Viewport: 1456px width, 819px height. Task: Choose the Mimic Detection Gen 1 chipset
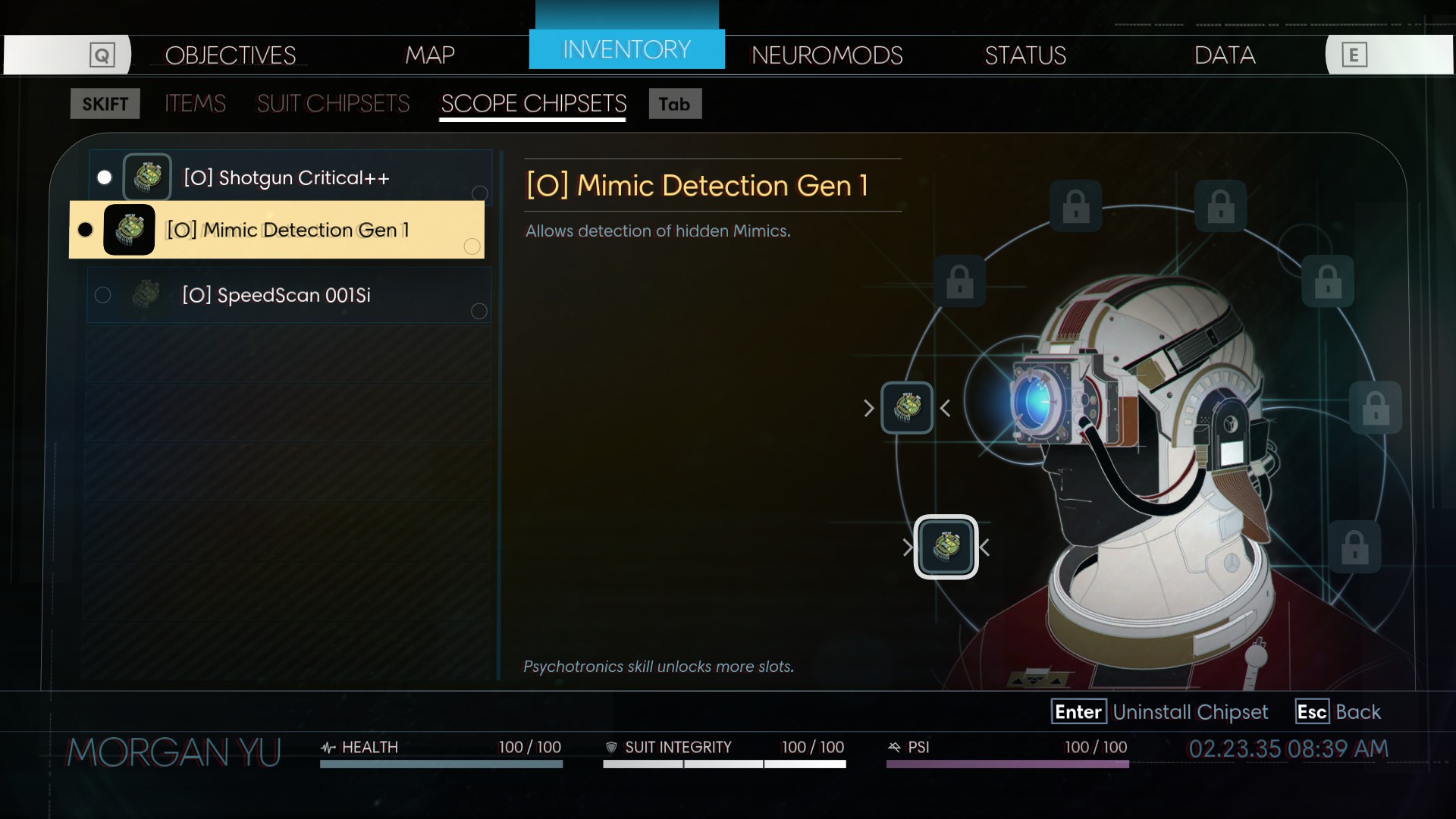[287, 230]
